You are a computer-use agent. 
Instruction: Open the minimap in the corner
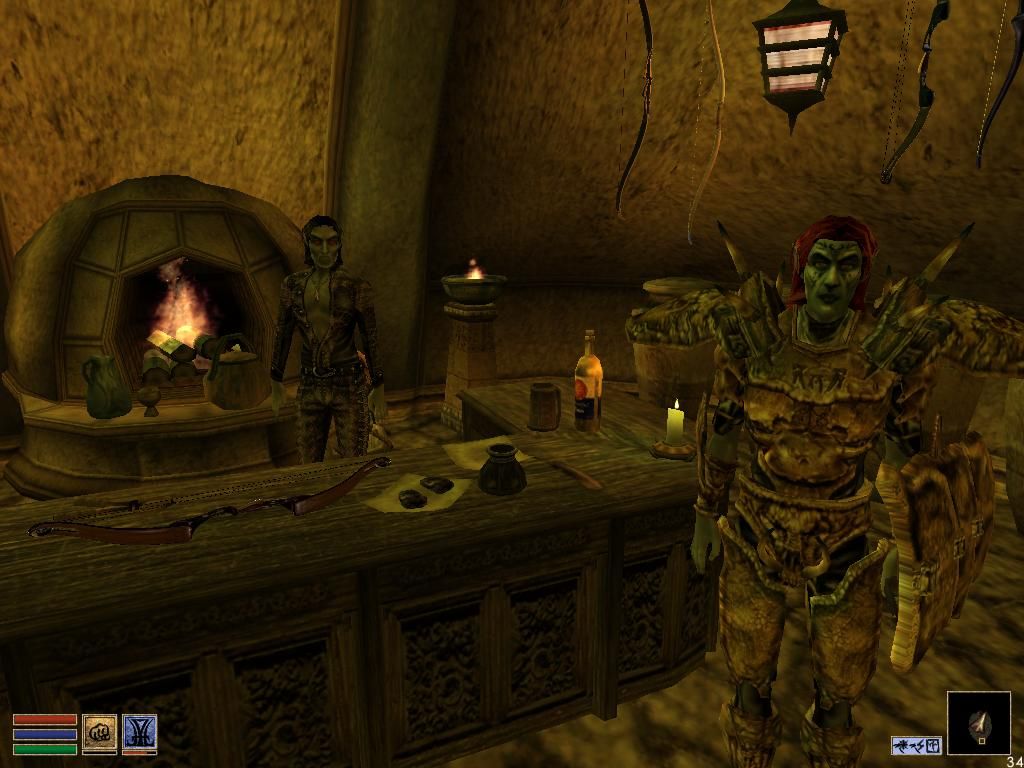click(978, 722)
